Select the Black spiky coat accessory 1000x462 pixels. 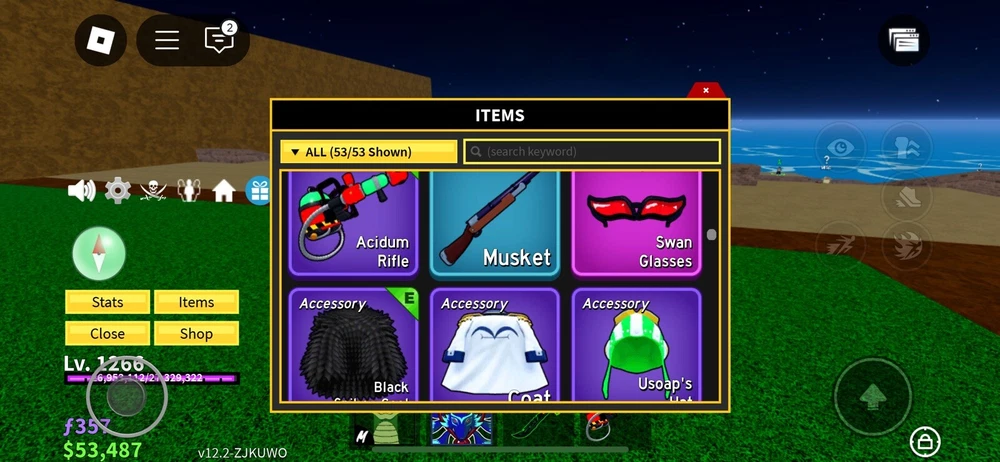pos(353,345)
